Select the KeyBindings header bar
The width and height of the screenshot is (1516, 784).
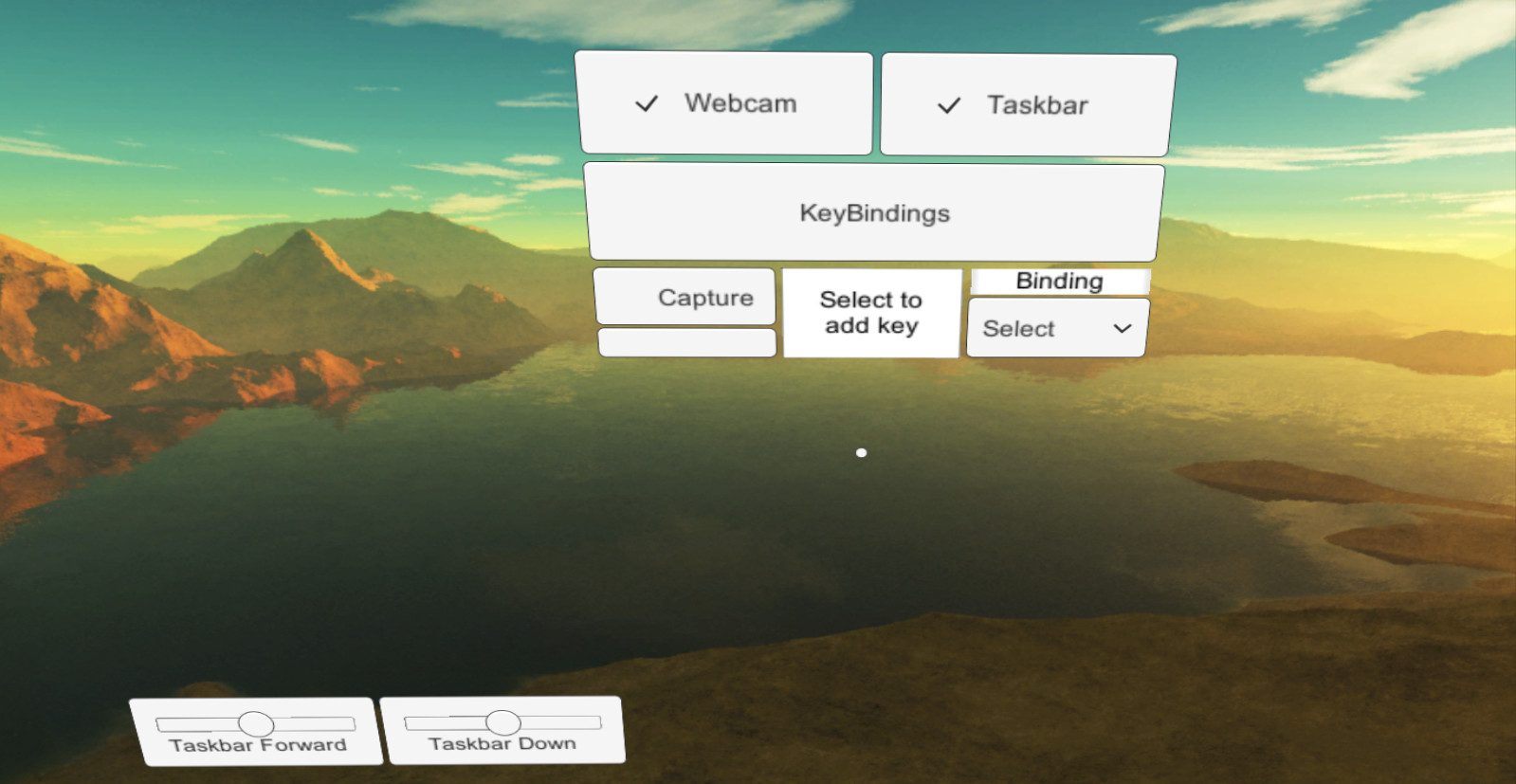coord(873,212)
